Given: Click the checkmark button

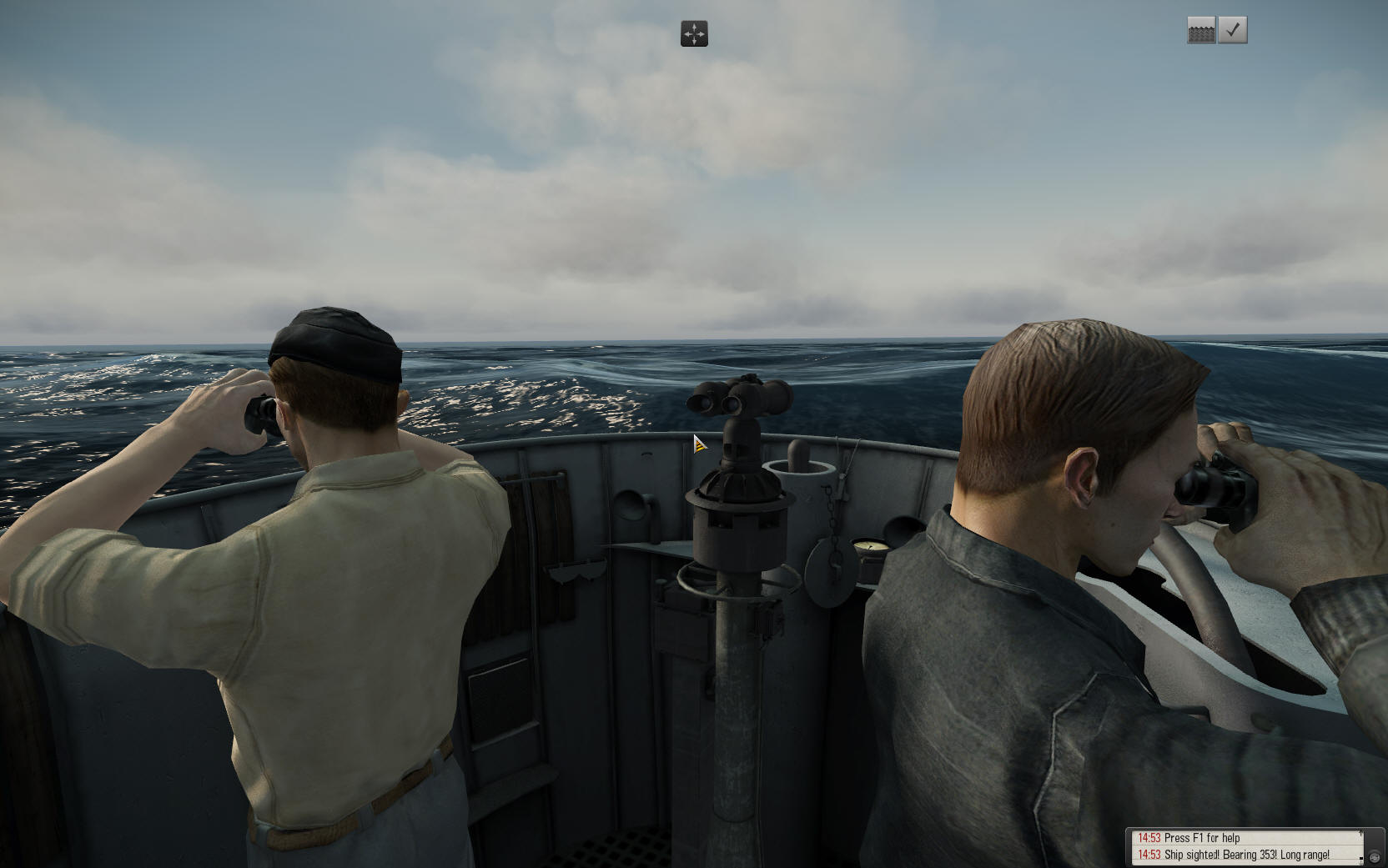Looking at the screenshot, I should click(1233, 30).
